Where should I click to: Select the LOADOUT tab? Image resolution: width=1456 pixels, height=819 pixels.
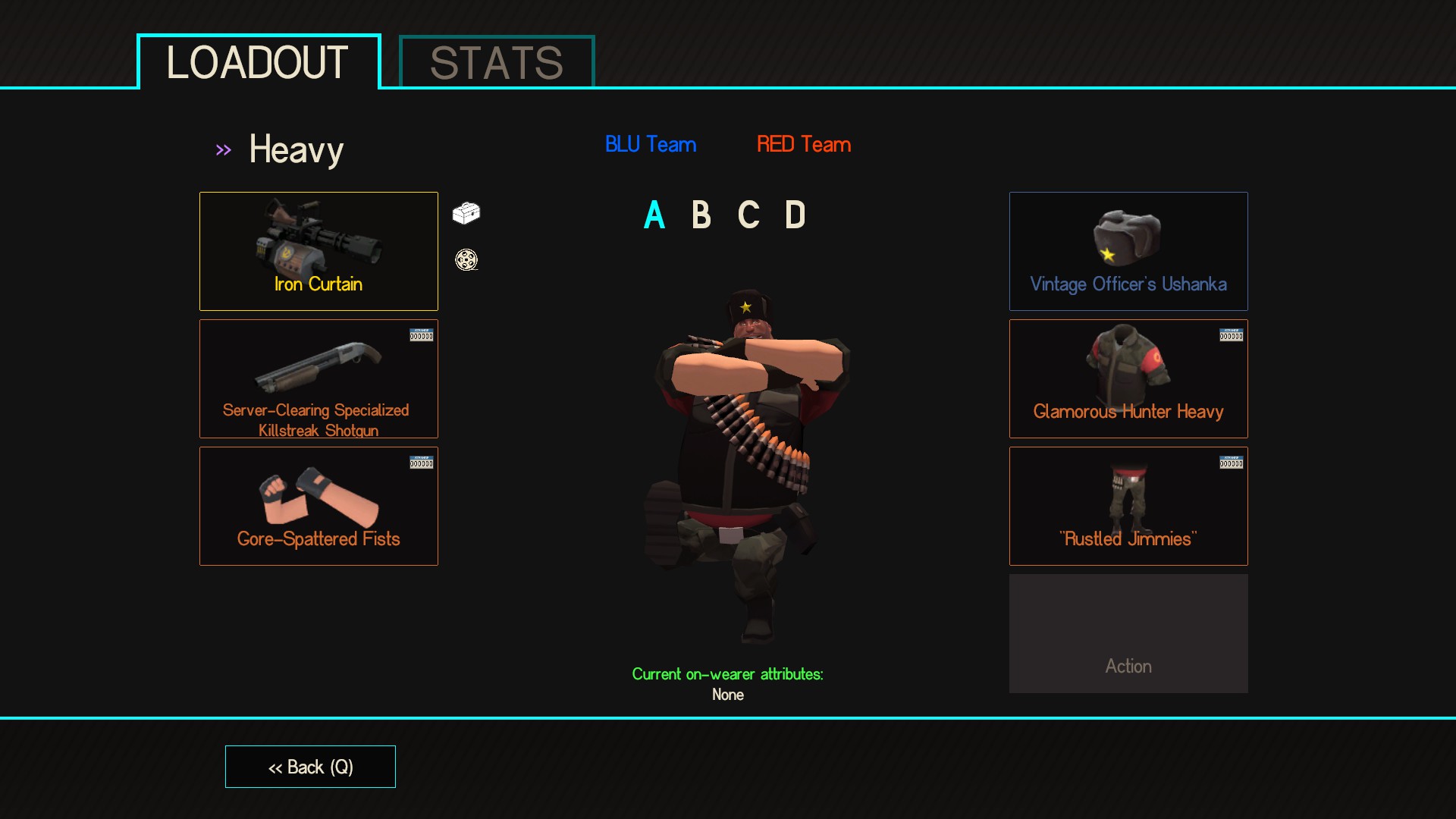point(258,62)
